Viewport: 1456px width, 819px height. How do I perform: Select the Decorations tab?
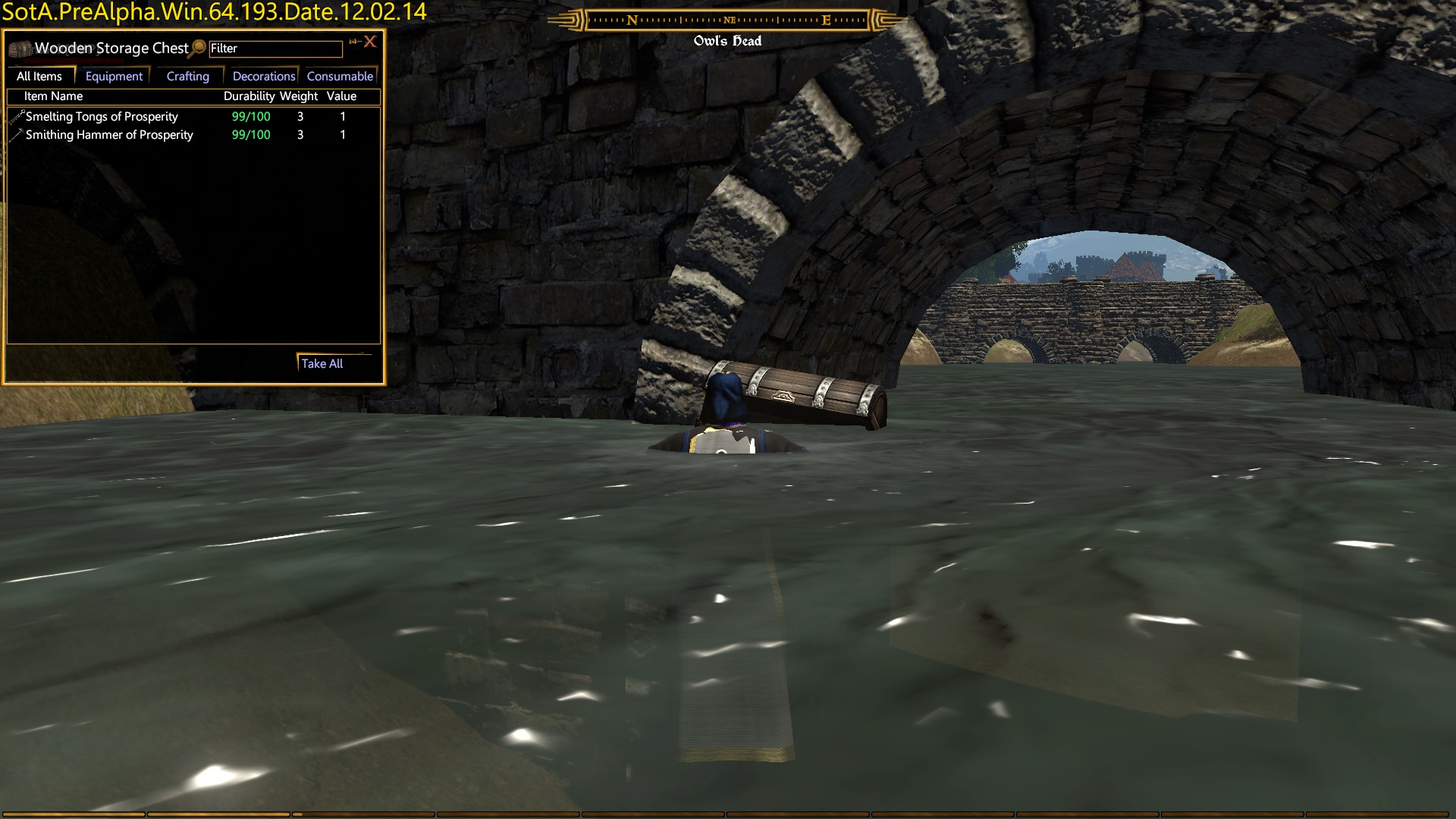click(x=263, y=77)
